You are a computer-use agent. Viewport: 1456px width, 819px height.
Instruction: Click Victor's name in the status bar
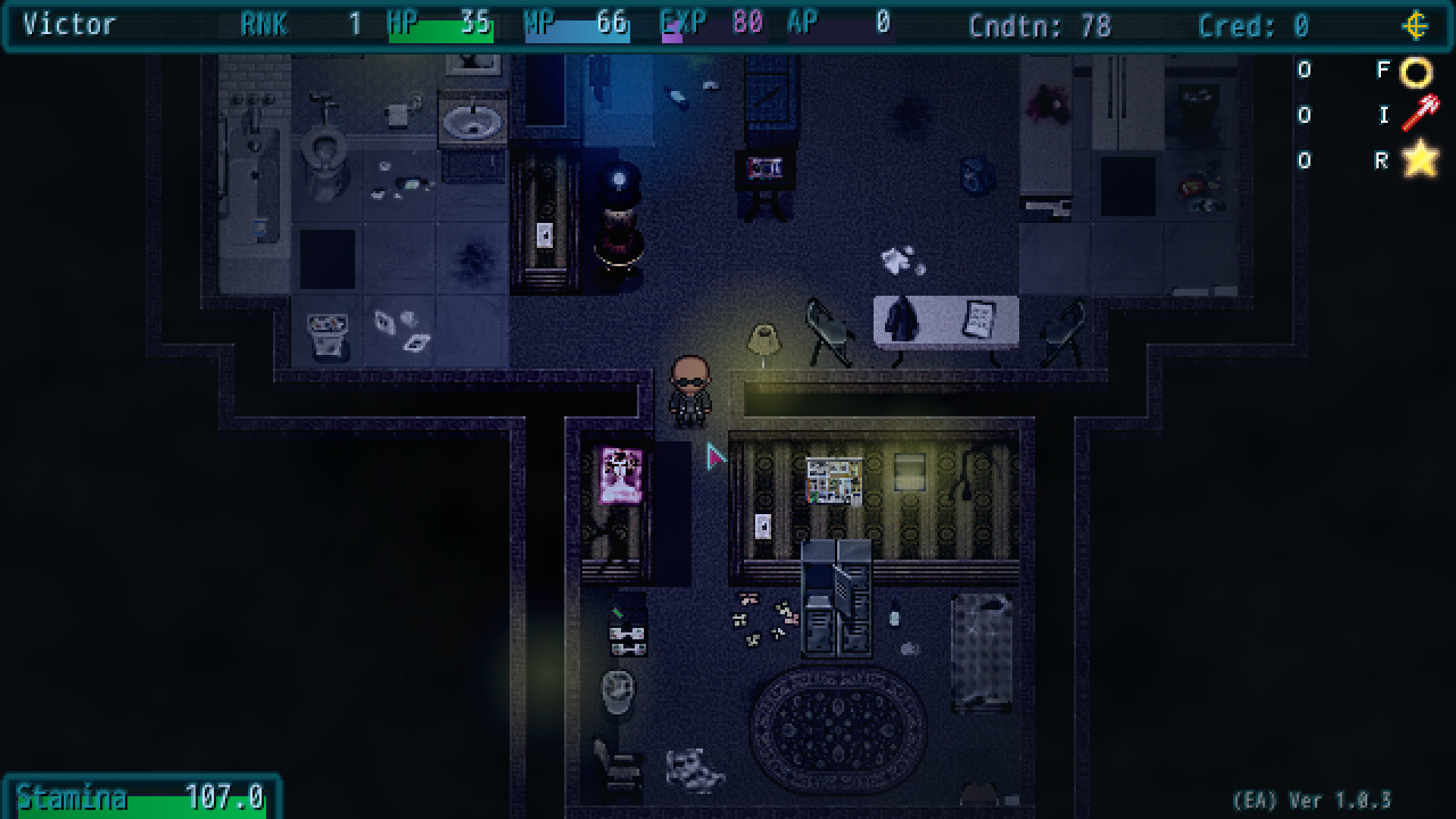click(x=68, y=25)
